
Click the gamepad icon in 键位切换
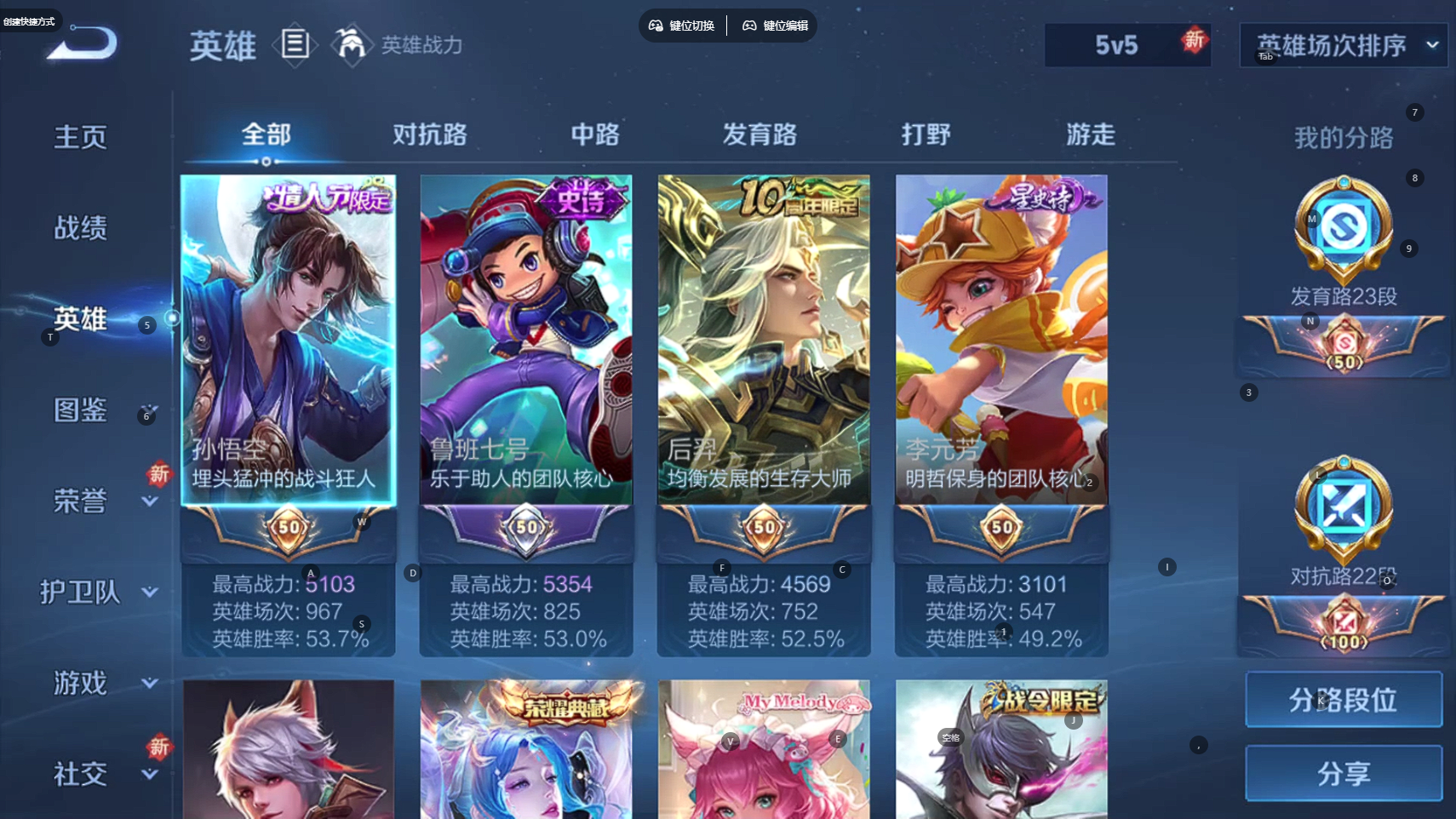tap(655, 26)
